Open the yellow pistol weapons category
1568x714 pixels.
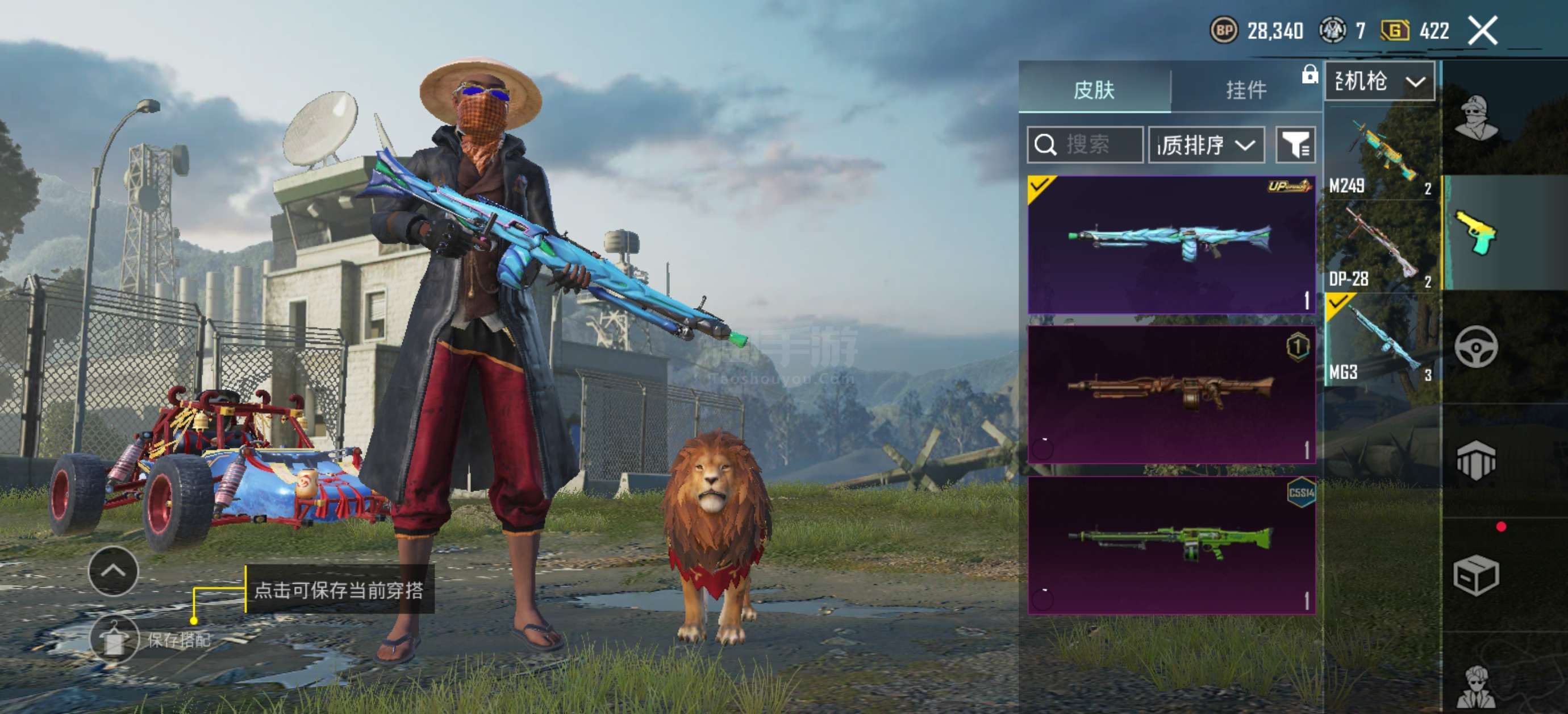[1476, 232]
